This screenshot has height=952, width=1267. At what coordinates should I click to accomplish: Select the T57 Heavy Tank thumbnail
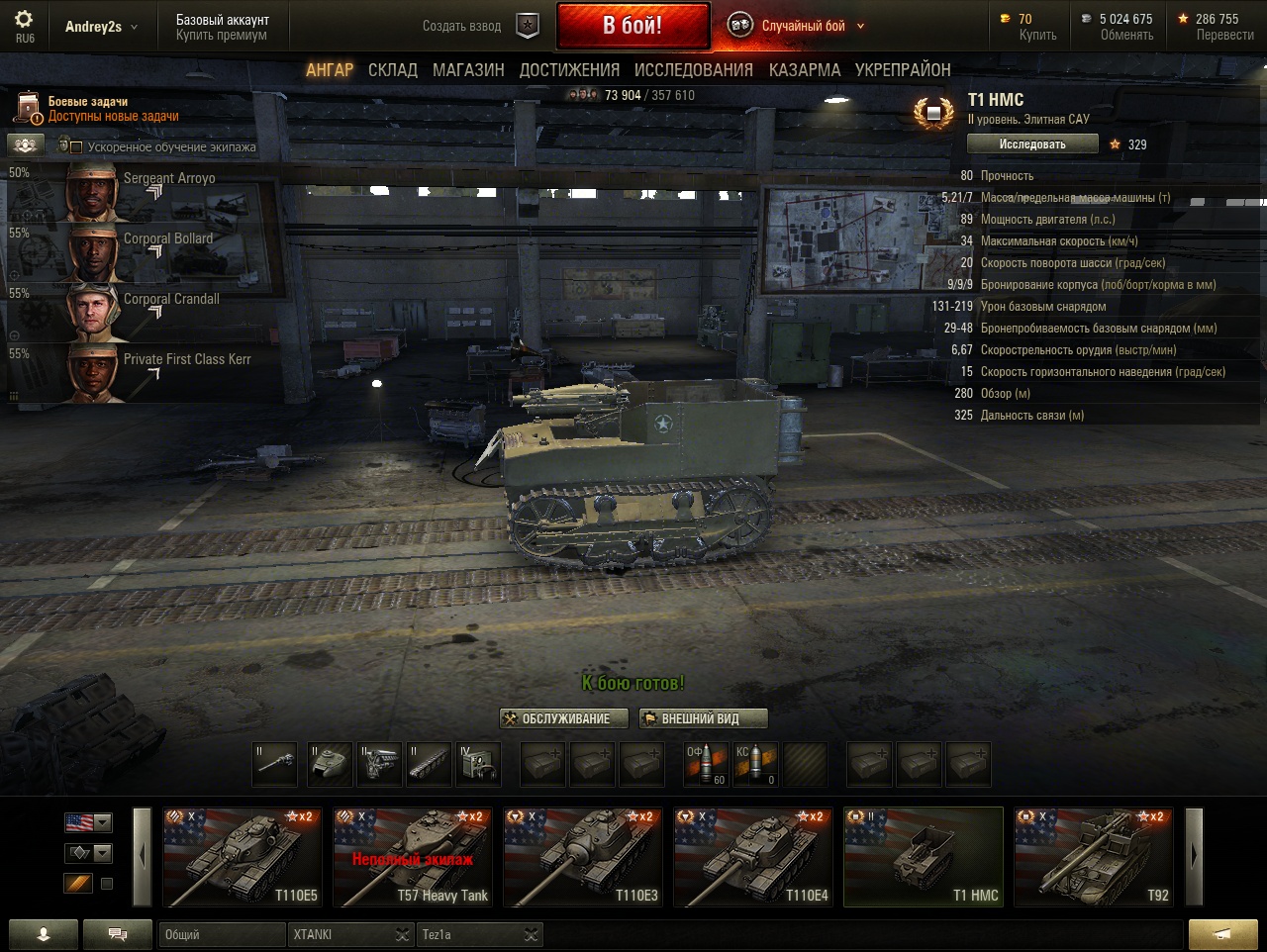(412, 857)
